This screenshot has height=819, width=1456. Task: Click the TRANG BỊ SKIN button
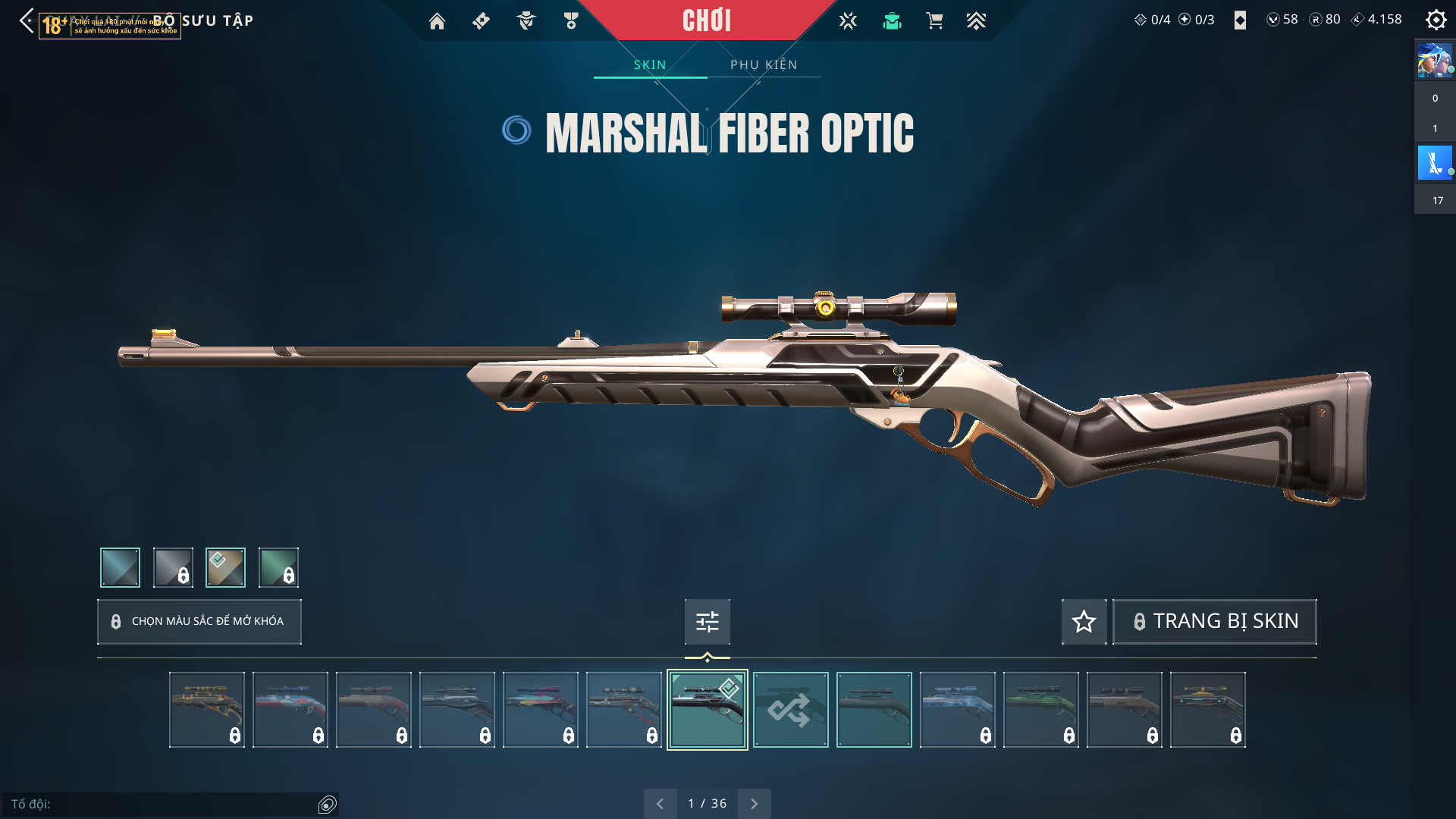pyautogui.click(x=1214, y=622)
